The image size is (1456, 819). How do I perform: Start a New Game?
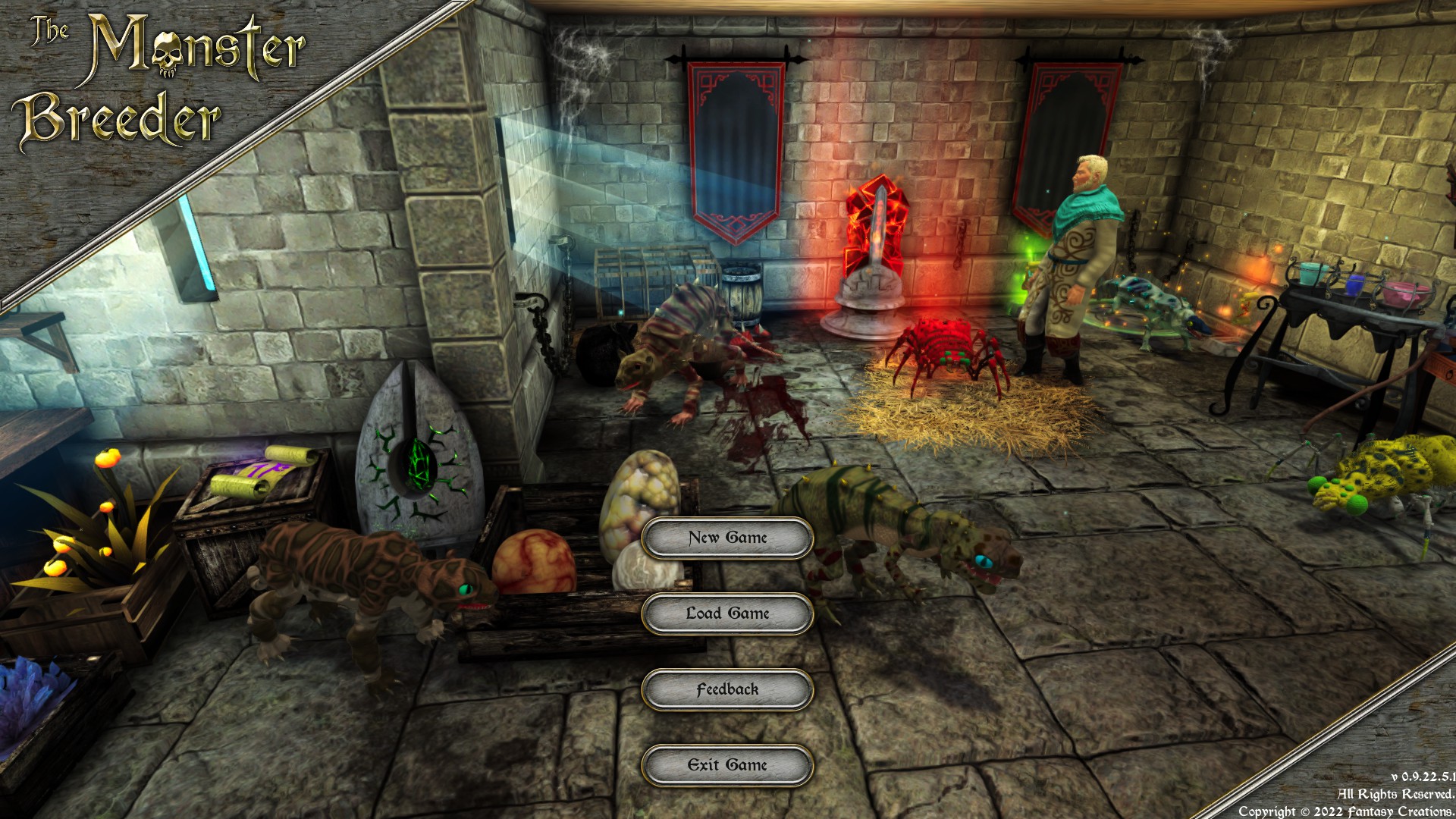(x=727, y=538)
